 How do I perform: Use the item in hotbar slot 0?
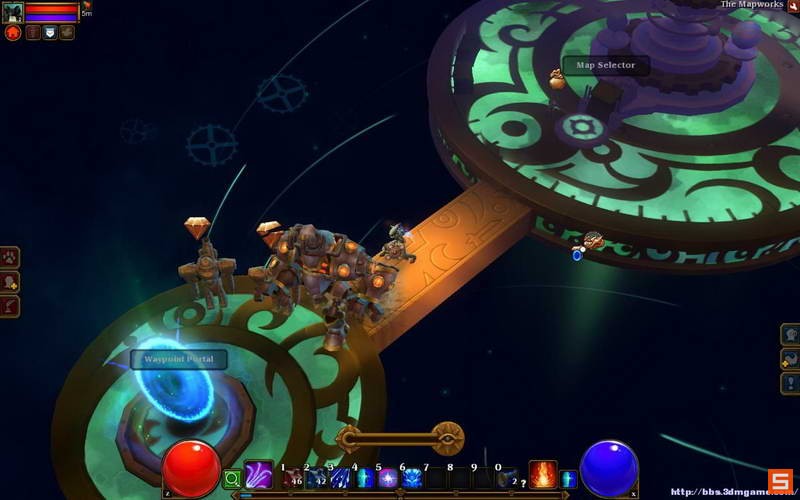(508, 478)
